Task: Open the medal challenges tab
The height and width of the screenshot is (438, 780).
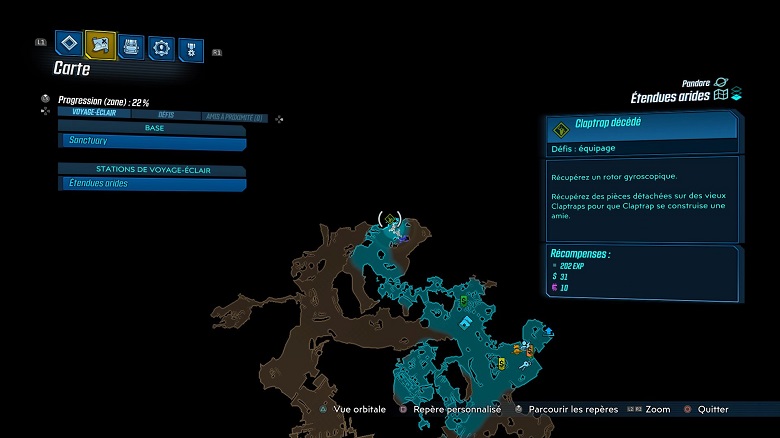Action: coord(191,49)
